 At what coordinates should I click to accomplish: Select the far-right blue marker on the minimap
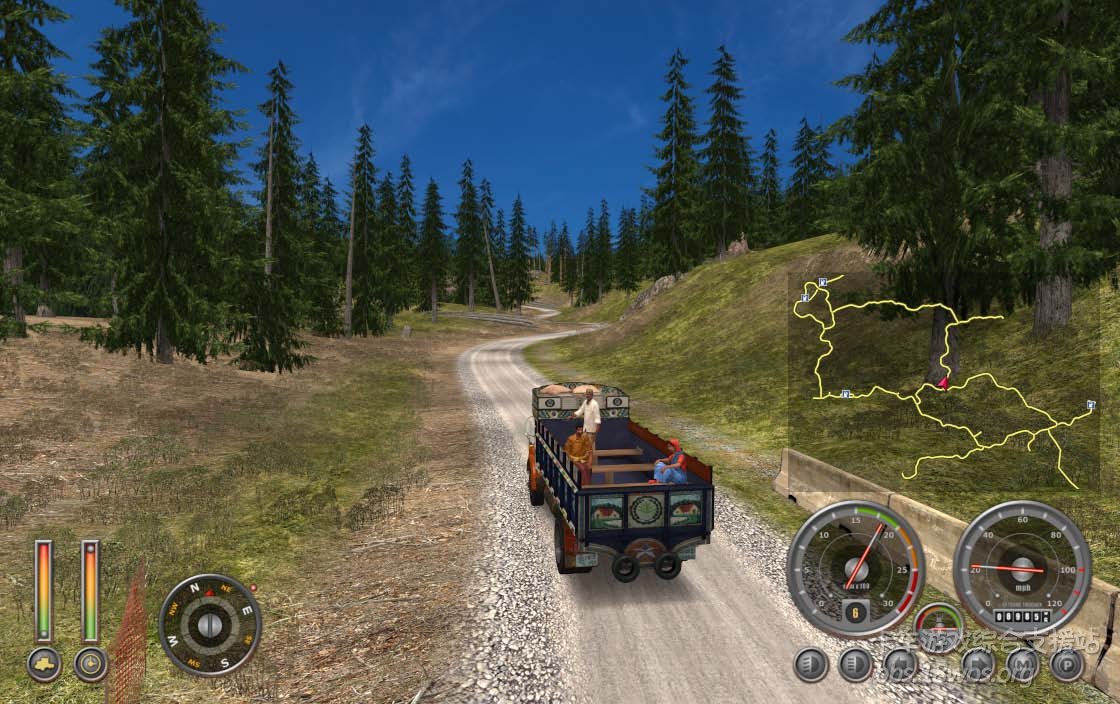point(1091,405)
